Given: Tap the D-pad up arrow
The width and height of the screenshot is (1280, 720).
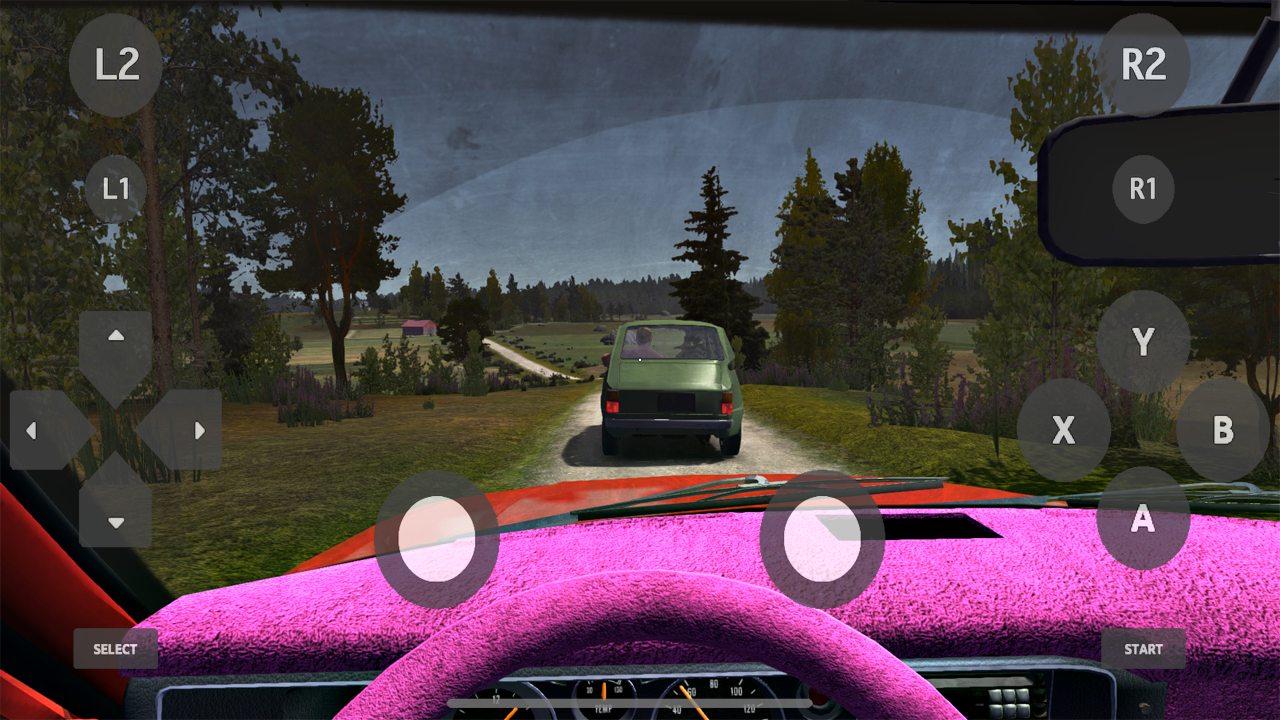Looking at the screenshot, I should click(x=115, y=336).
